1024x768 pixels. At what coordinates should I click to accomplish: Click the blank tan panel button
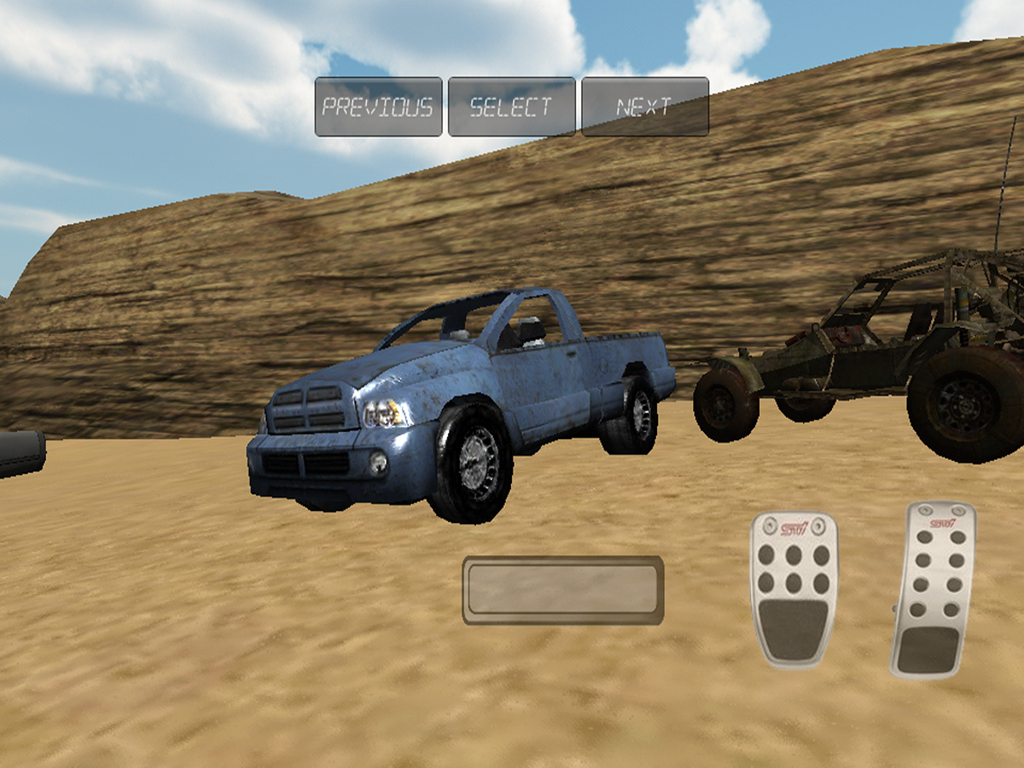coord(563,590)
